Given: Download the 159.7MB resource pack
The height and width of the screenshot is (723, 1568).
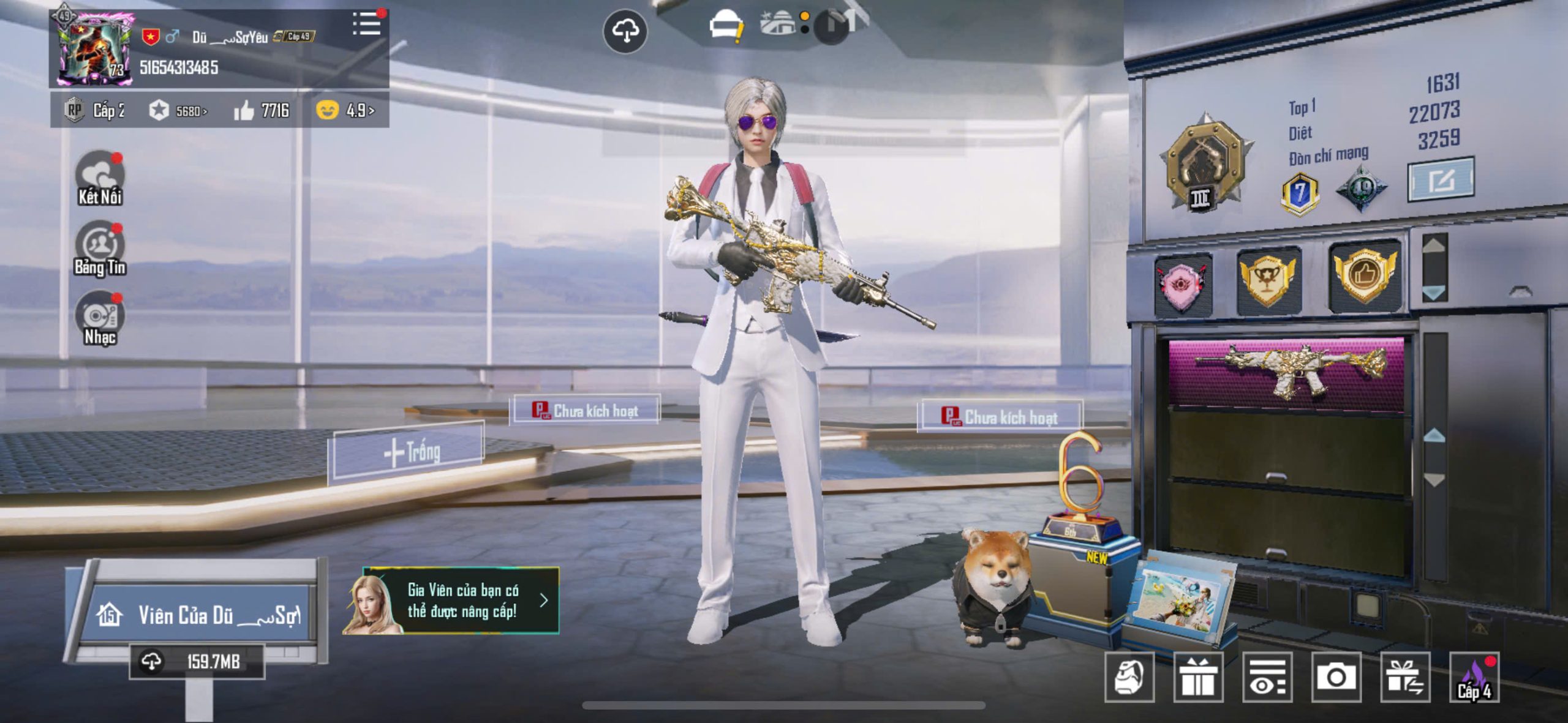Looking at the screenshot, I should coord(197,661).
